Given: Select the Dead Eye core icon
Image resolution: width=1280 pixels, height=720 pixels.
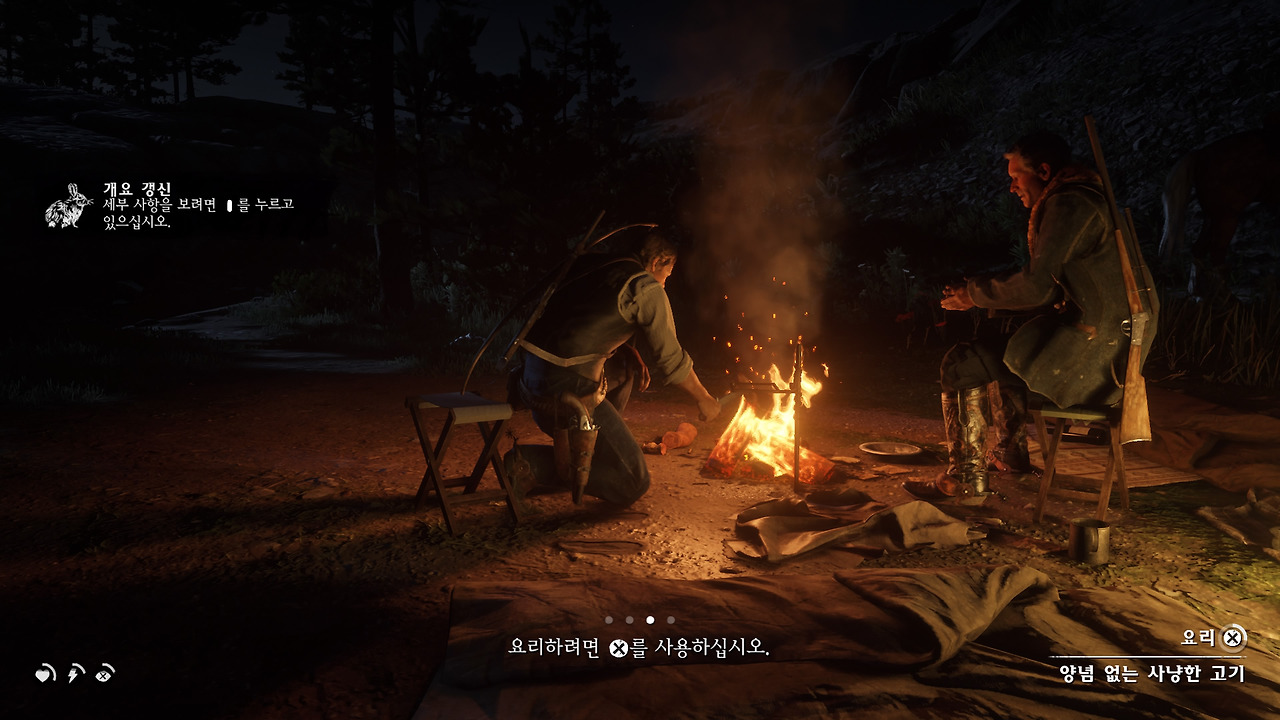Looking at the screenshot, I should coord(101,675).
